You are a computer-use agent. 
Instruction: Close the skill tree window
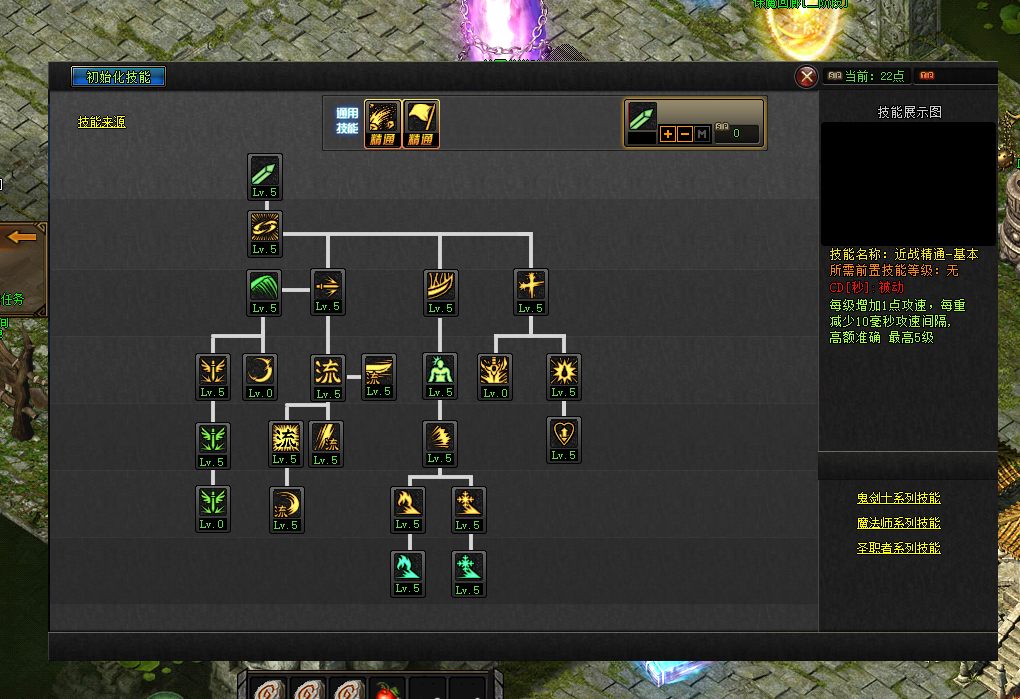pos(806,77)
